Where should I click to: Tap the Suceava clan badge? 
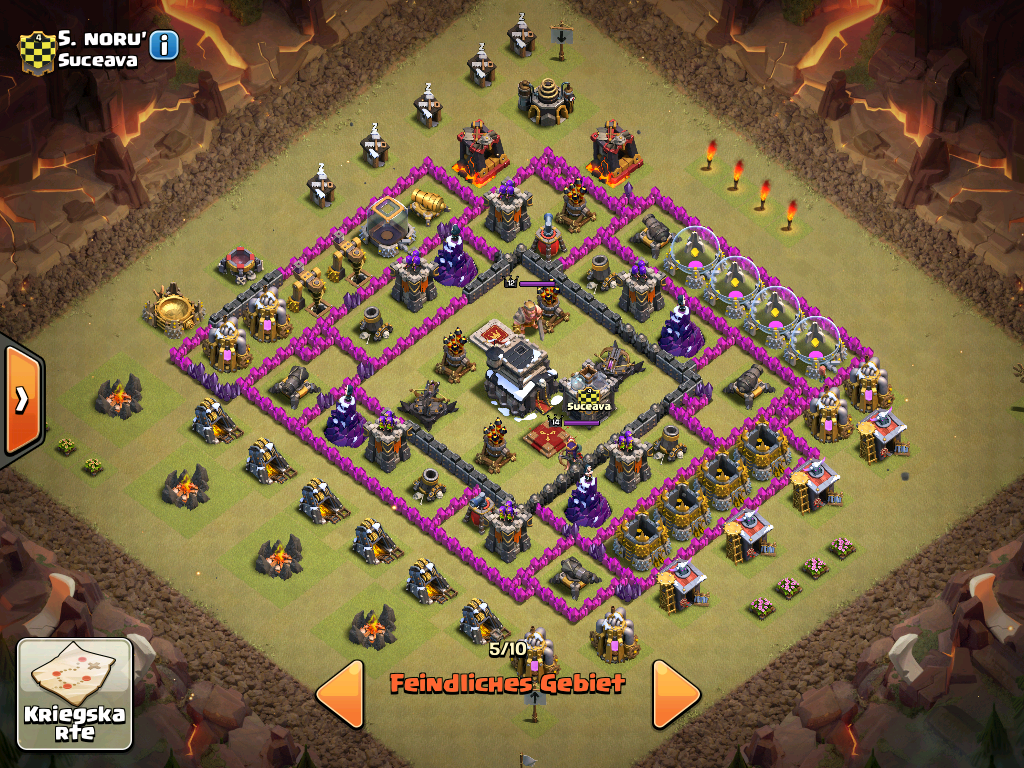point(35,52)
